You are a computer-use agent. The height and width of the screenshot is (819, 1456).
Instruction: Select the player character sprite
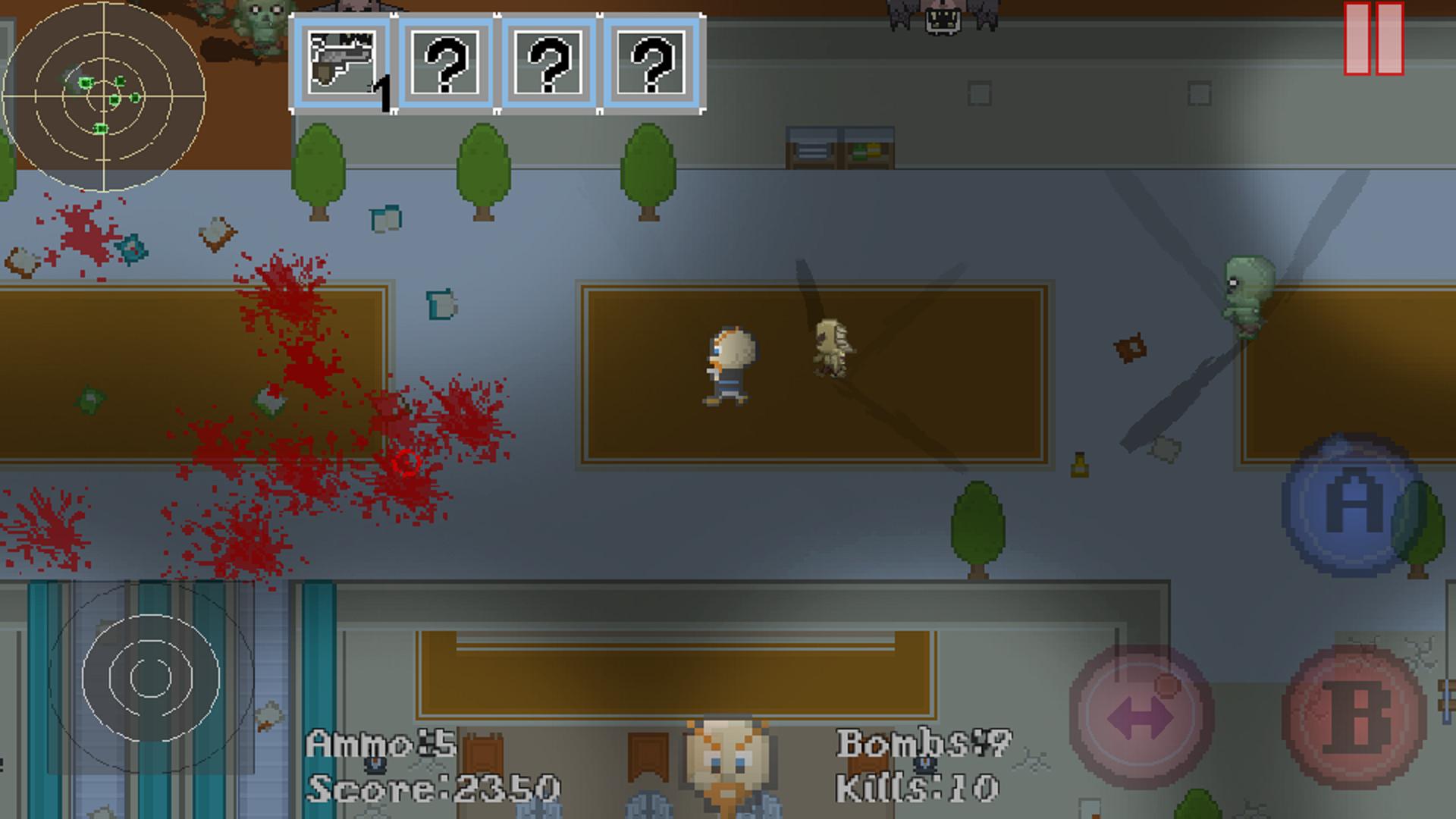pos(730,366)
